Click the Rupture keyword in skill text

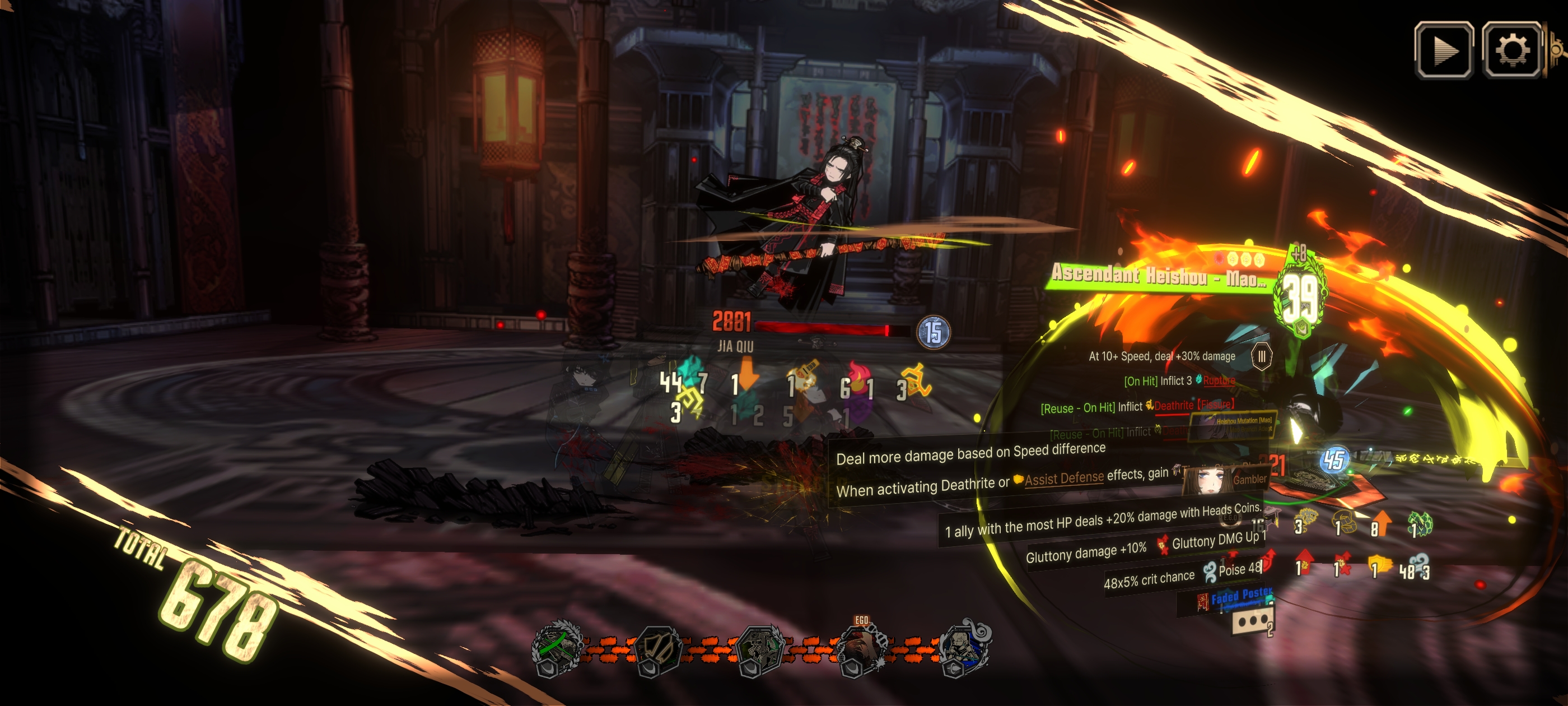click(1218, 380)
